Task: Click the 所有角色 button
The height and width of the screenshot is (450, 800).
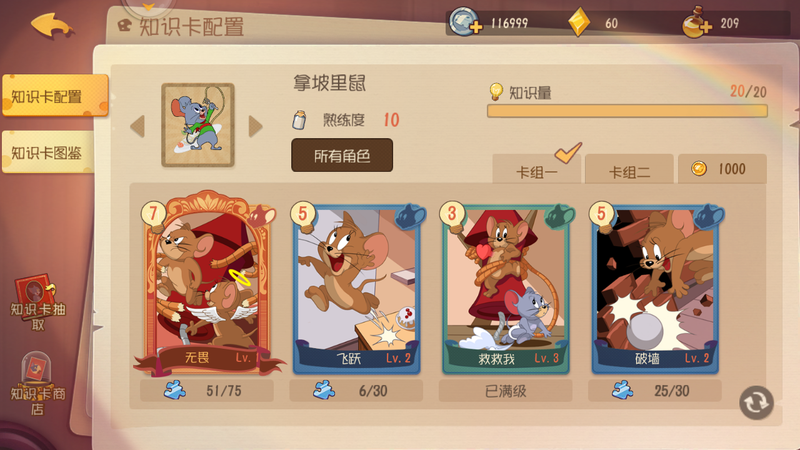Action: coord(342,156)
